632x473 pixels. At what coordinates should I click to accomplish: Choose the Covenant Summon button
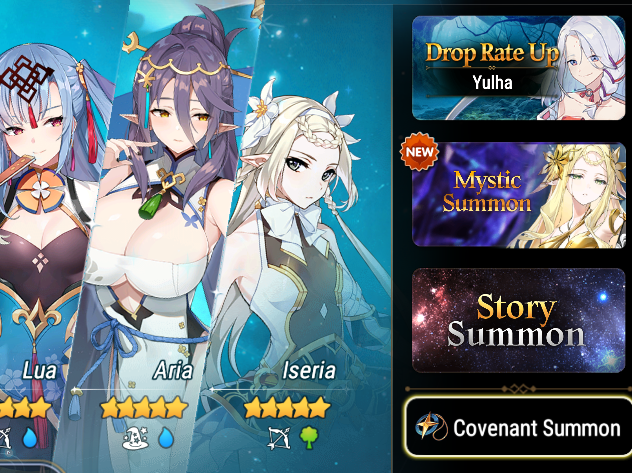520,428
